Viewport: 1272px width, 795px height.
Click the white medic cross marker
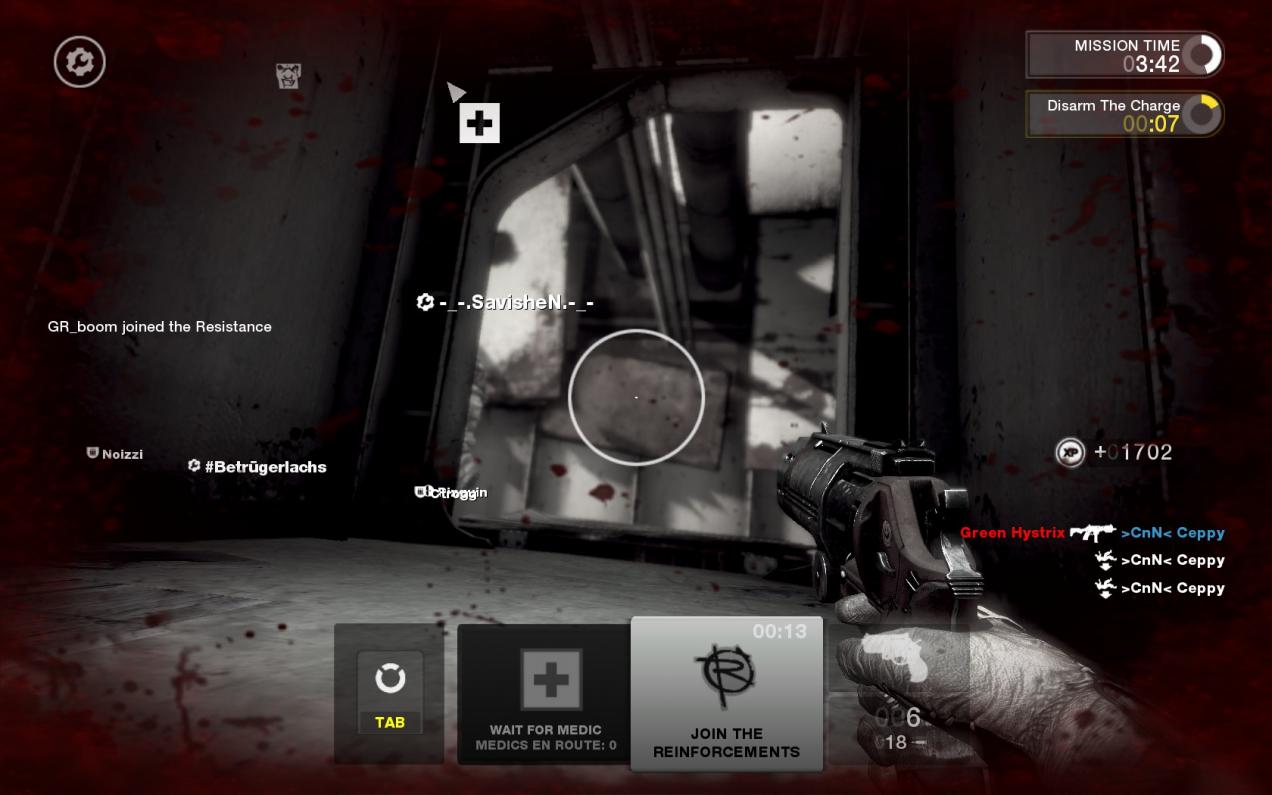pos(479,123)
